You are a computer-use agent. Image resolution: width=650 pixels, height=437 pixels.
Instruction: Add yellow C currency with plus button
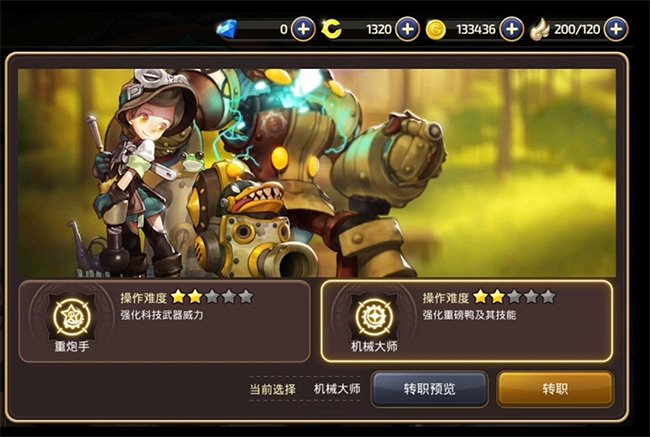[407, 29]
